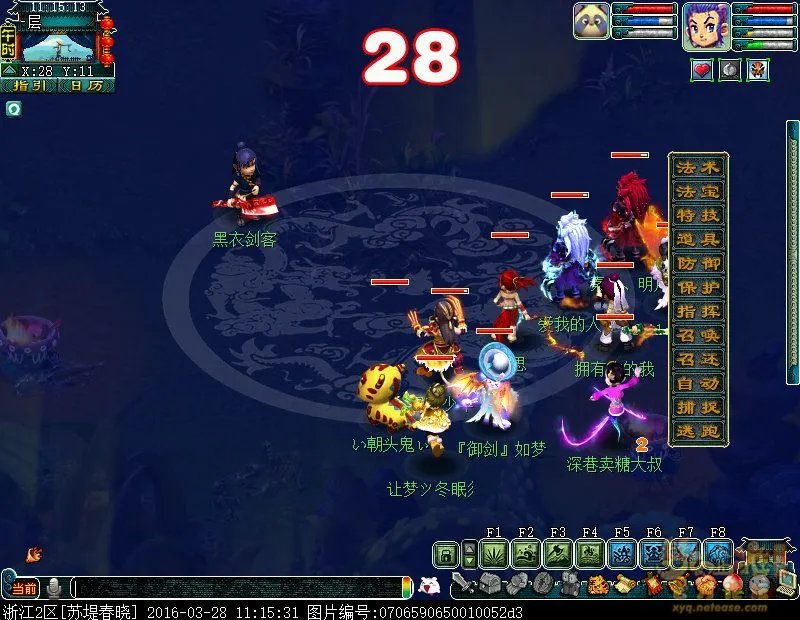Screen dimensions: 800x620
Task: Click the purple-haired character portrait
Action: tap(706, 24)
